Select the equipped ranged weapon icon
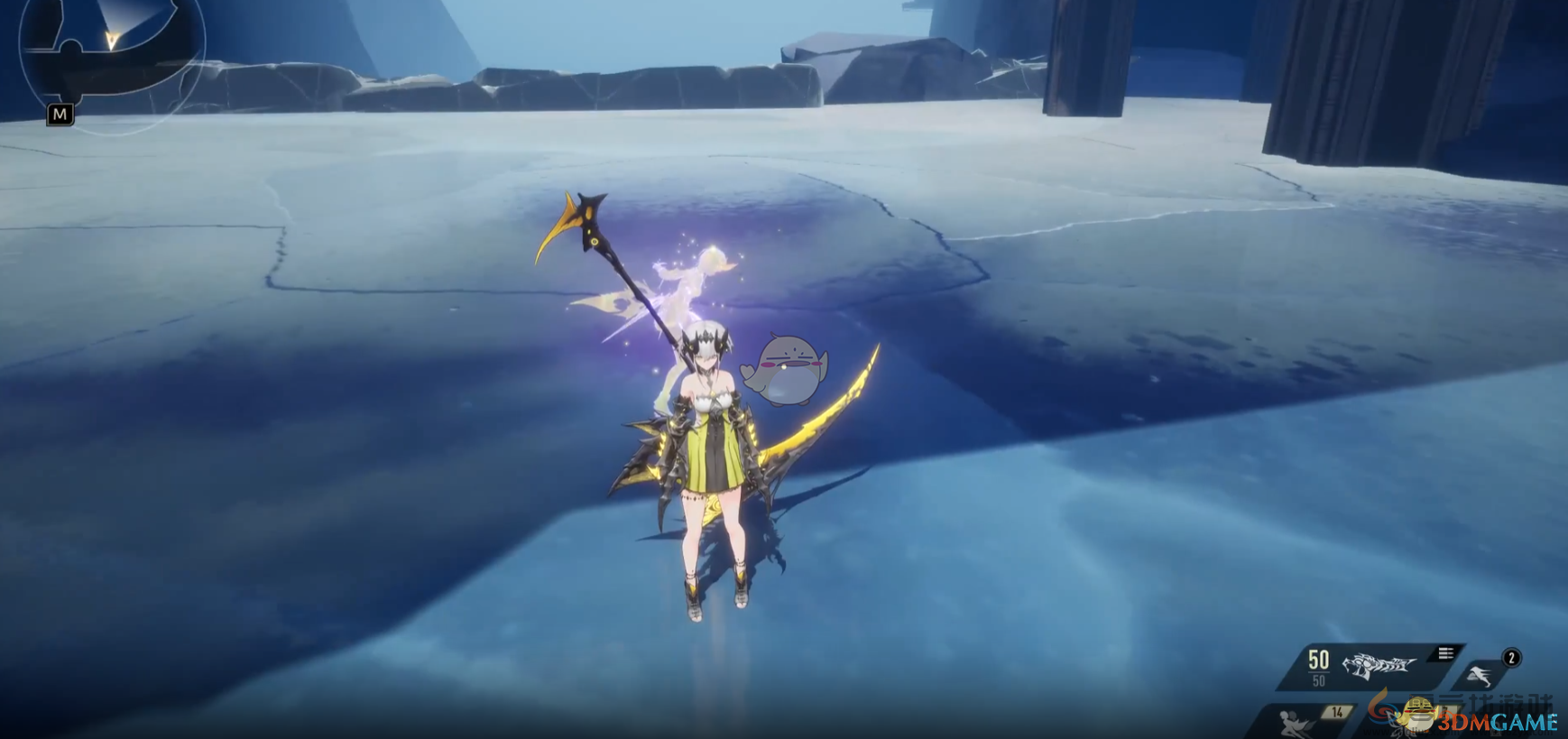The image size is (1568, 739). coord(1378,666)
